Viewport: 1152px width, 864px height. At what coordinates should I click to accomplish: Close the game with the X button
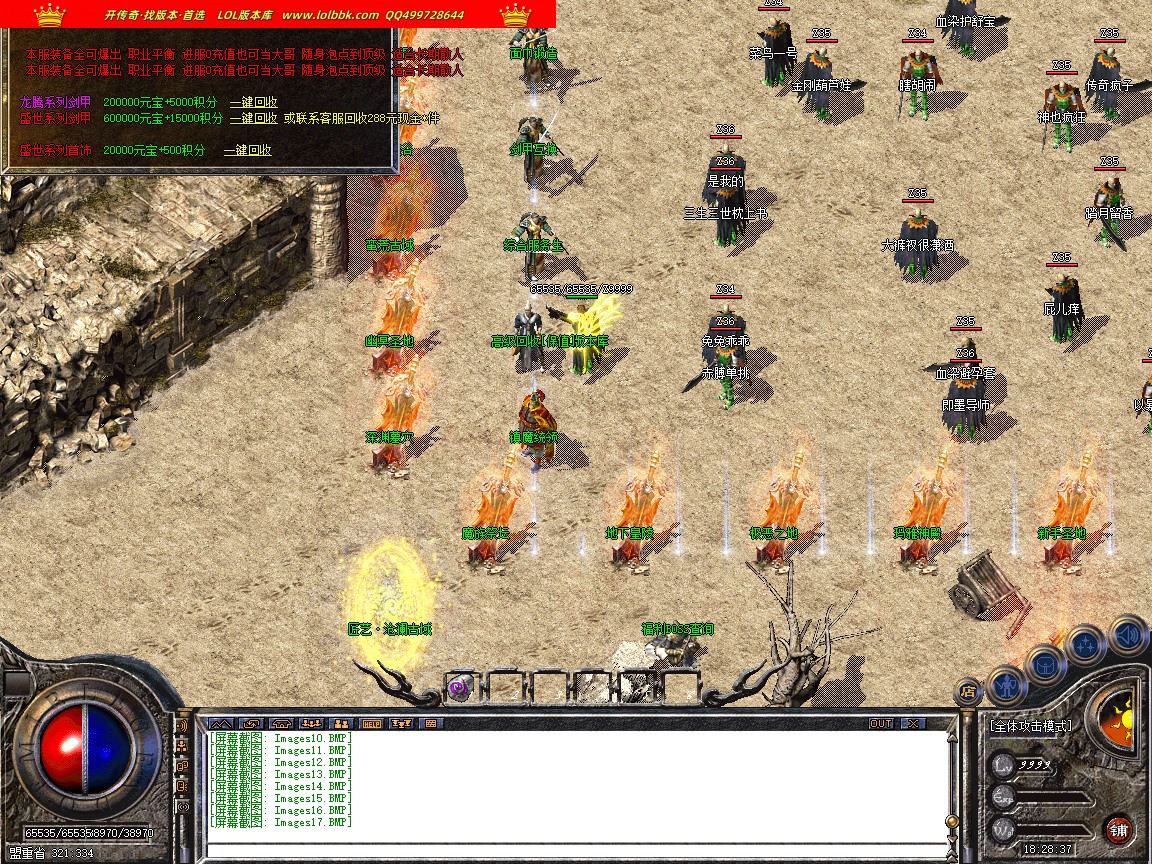(x=913, y=723)
